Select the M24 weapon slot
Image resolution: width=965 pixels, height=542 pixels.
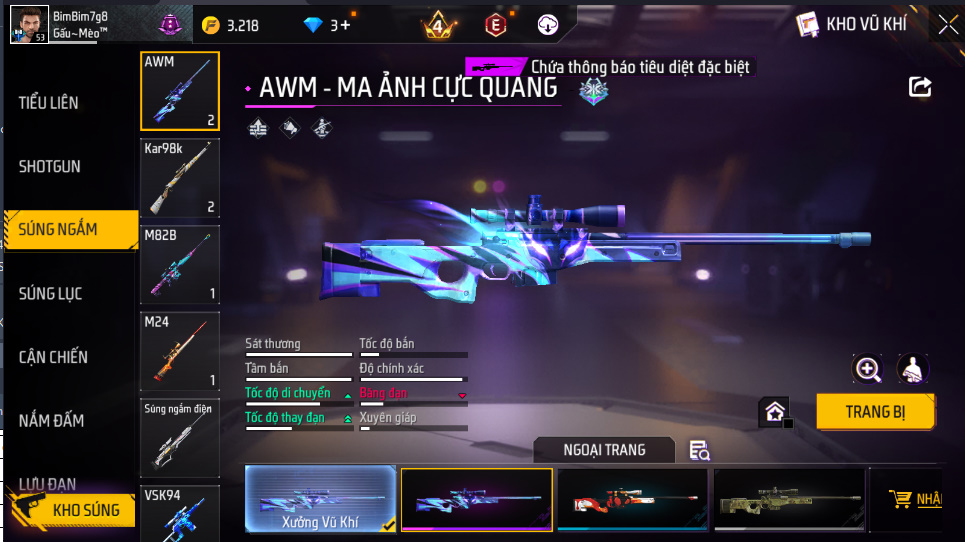(180, 351)
